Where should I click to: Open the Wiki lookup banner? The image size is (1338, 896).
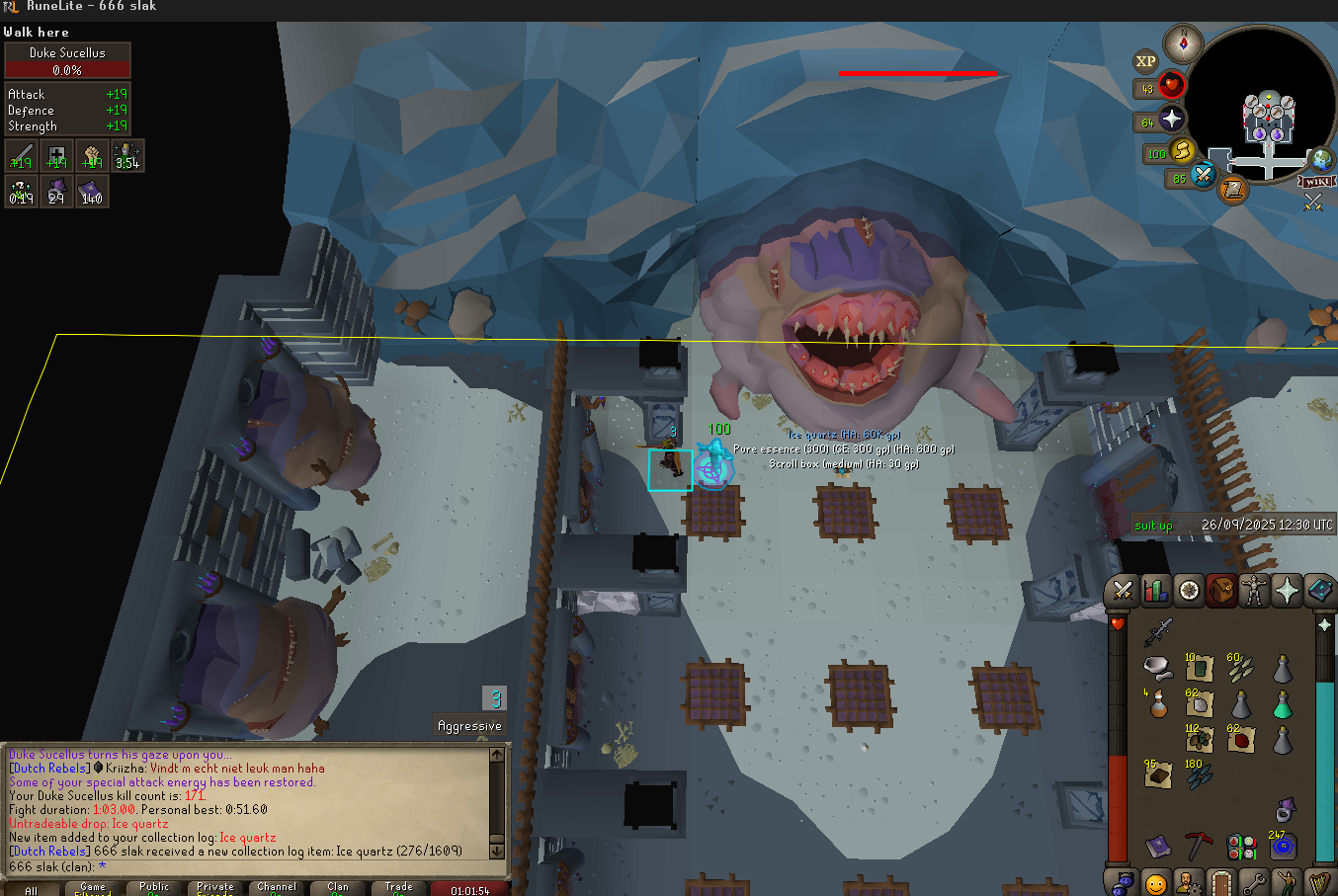click(x=1317, y=182)
